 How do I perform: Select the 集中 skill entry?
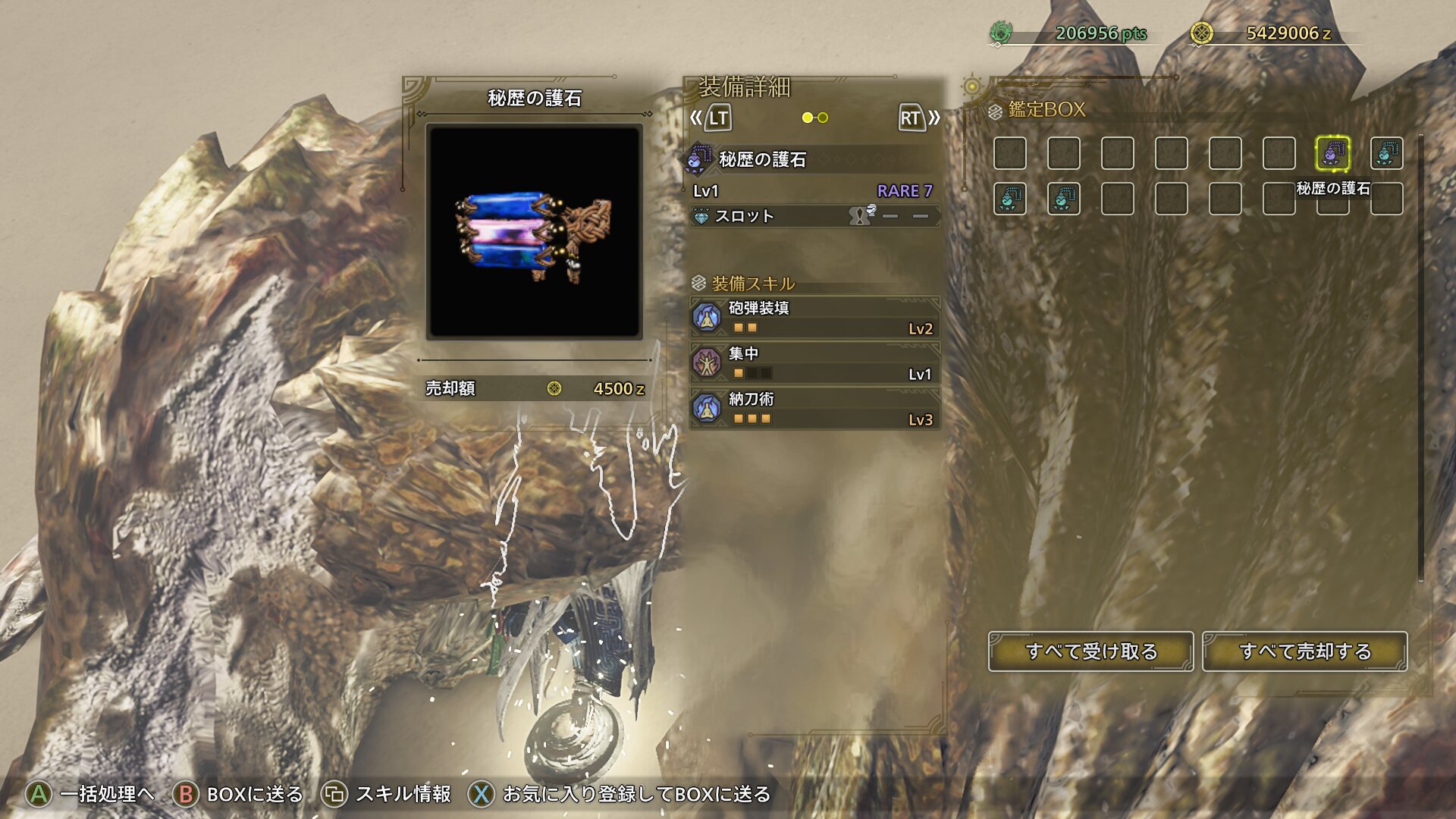[814, 362]
